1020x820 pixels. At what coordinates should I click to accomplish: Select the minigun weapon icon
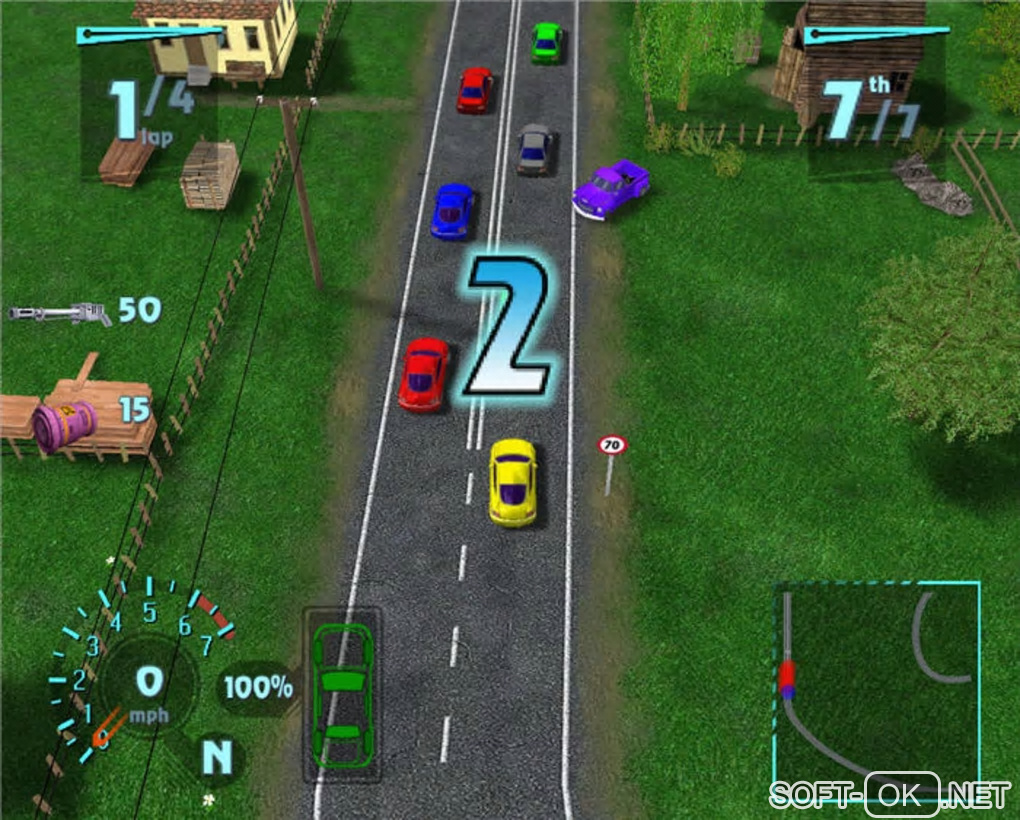pyautogui.click(x=60, y=314)
